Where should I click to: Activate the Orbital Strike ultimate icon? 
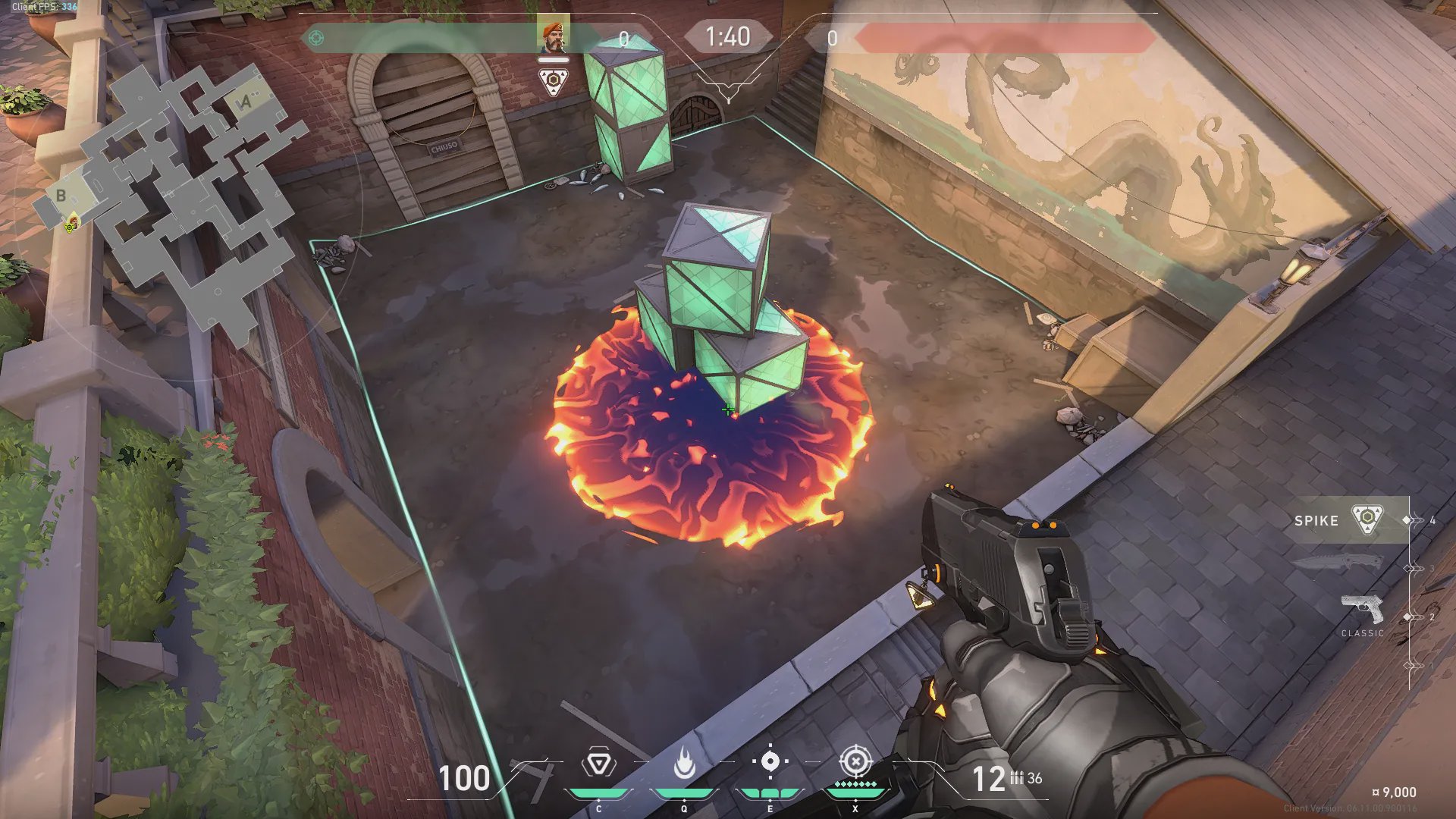(x=855, y=761)
